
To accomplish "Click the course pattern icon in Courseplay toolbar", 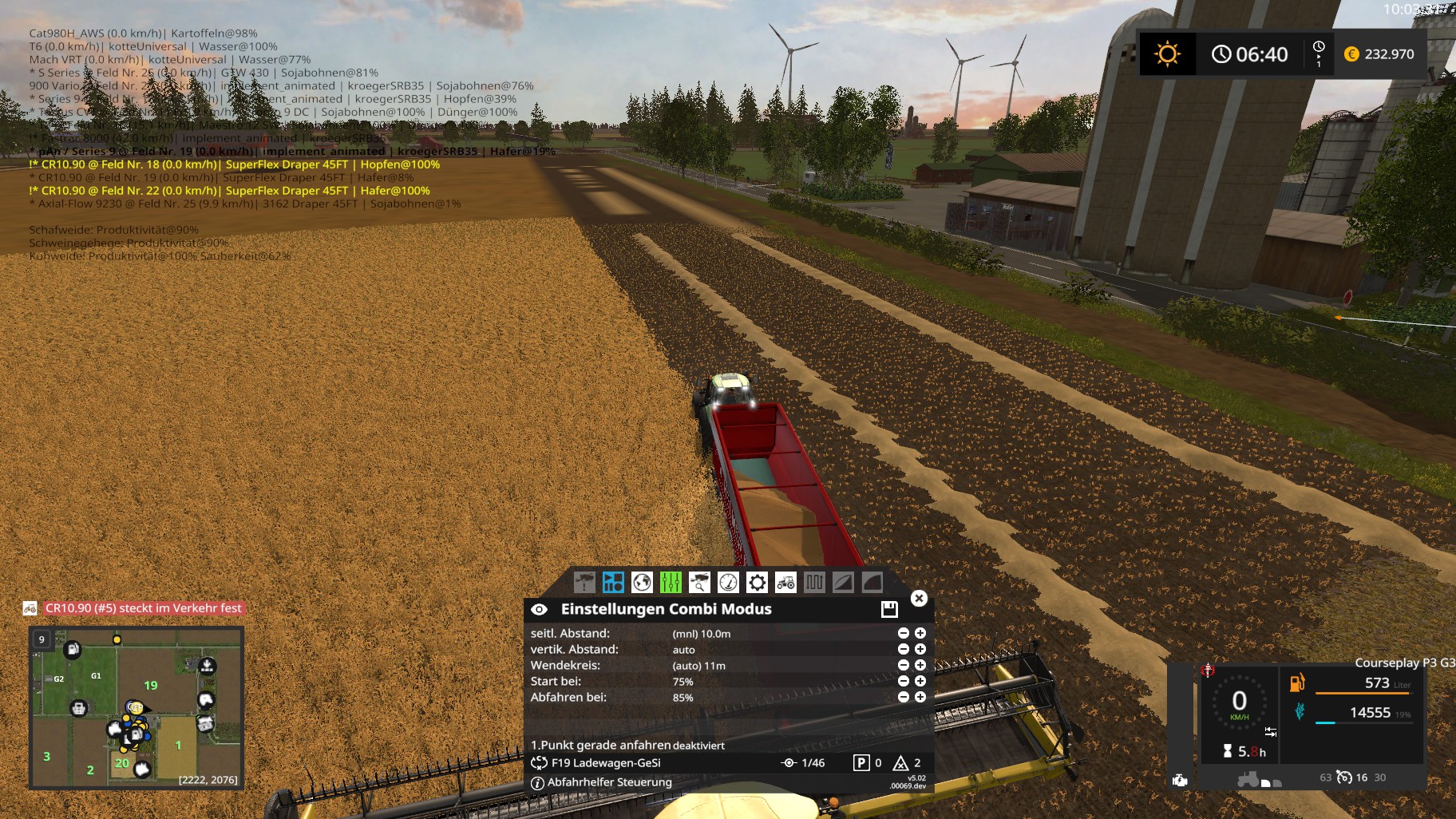I will [815, 581].
